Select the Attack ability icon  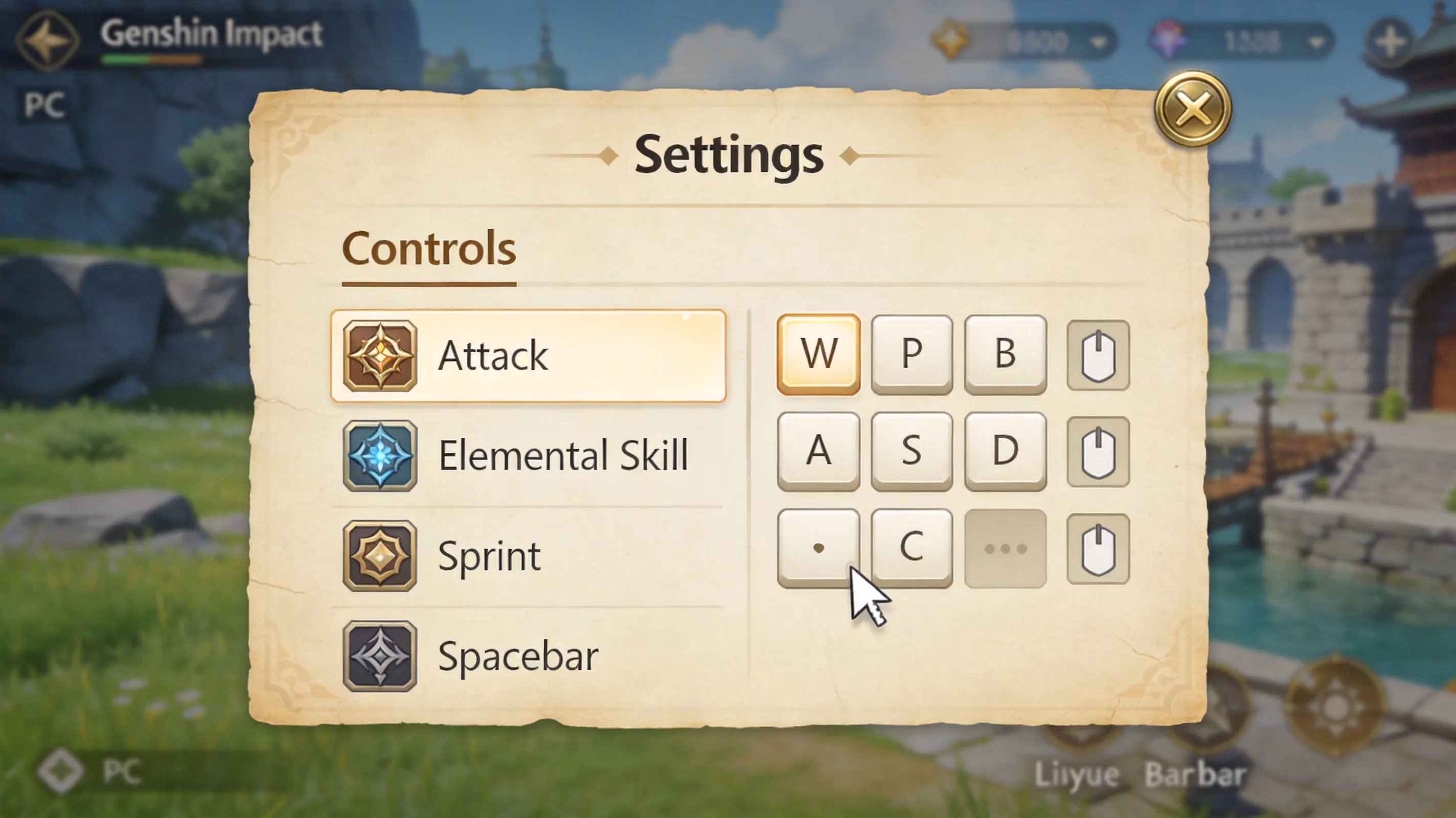click(380, 355)
